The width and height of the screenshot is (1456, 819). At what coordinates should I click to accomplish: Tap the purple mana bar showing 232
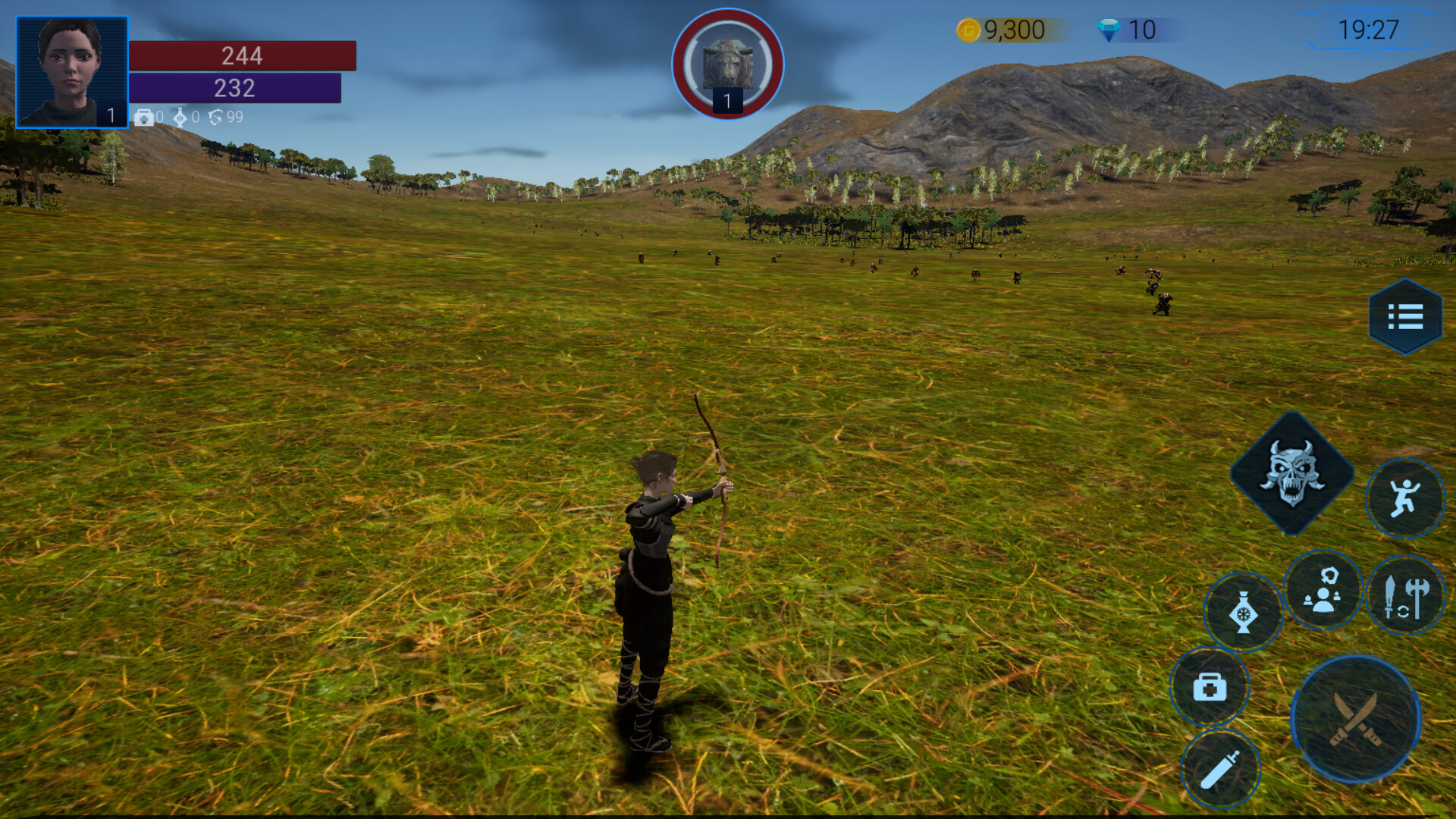click(234, 89)
